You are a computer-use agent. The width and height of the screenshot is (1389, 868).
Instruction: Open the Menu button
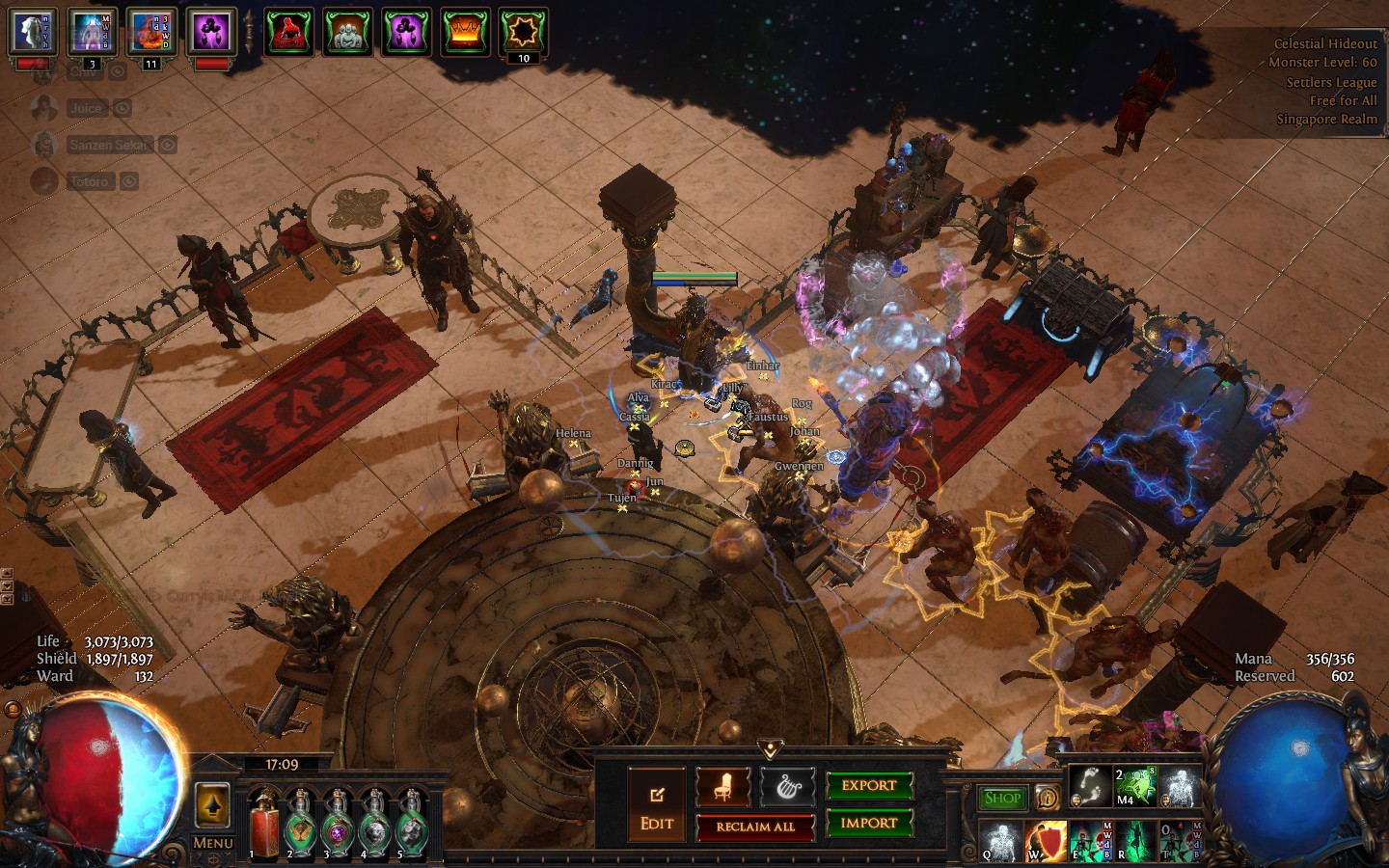[213, 843]
